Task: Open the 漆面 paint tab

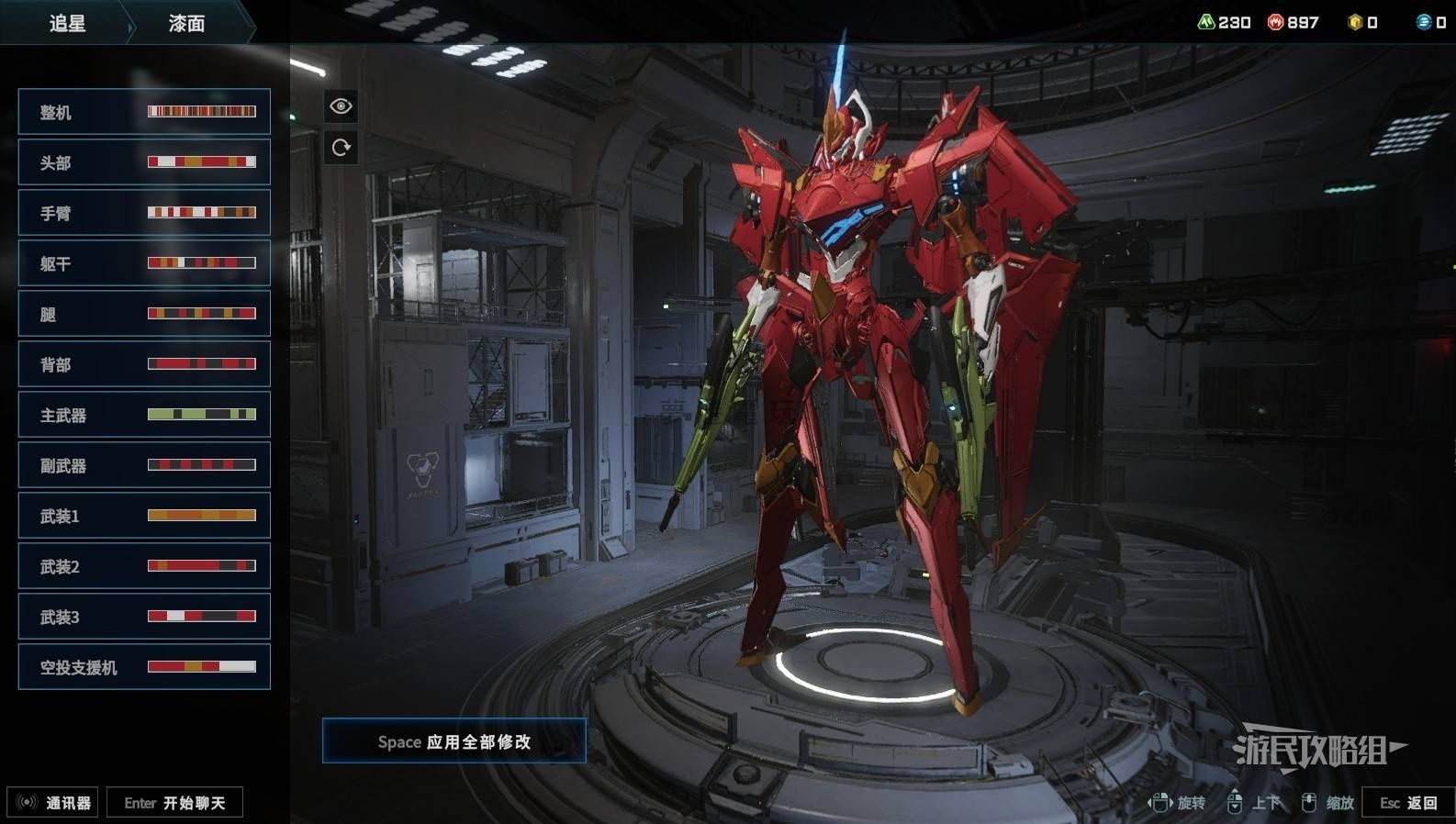Action: coord(187,23)
